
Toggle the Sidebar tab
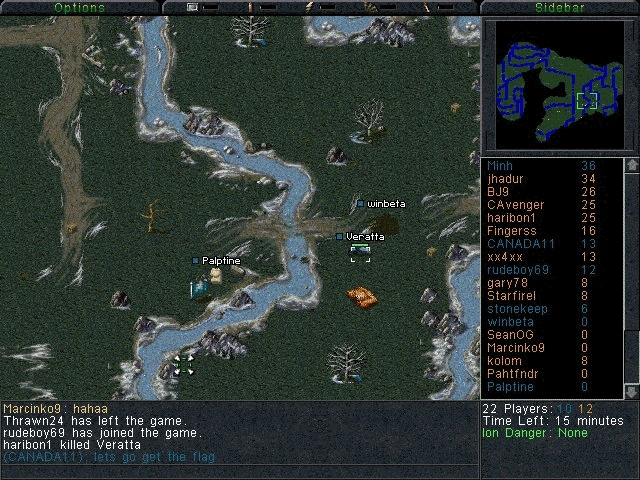tap(559, 7)
